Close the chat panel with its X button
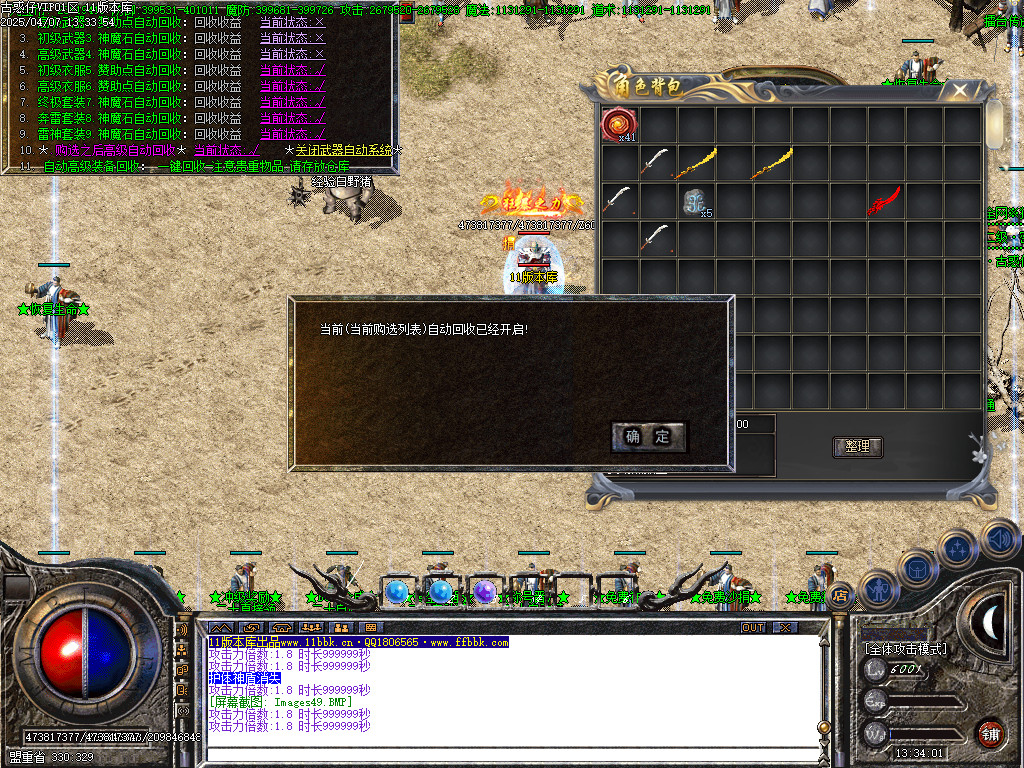 click(785, 627)
